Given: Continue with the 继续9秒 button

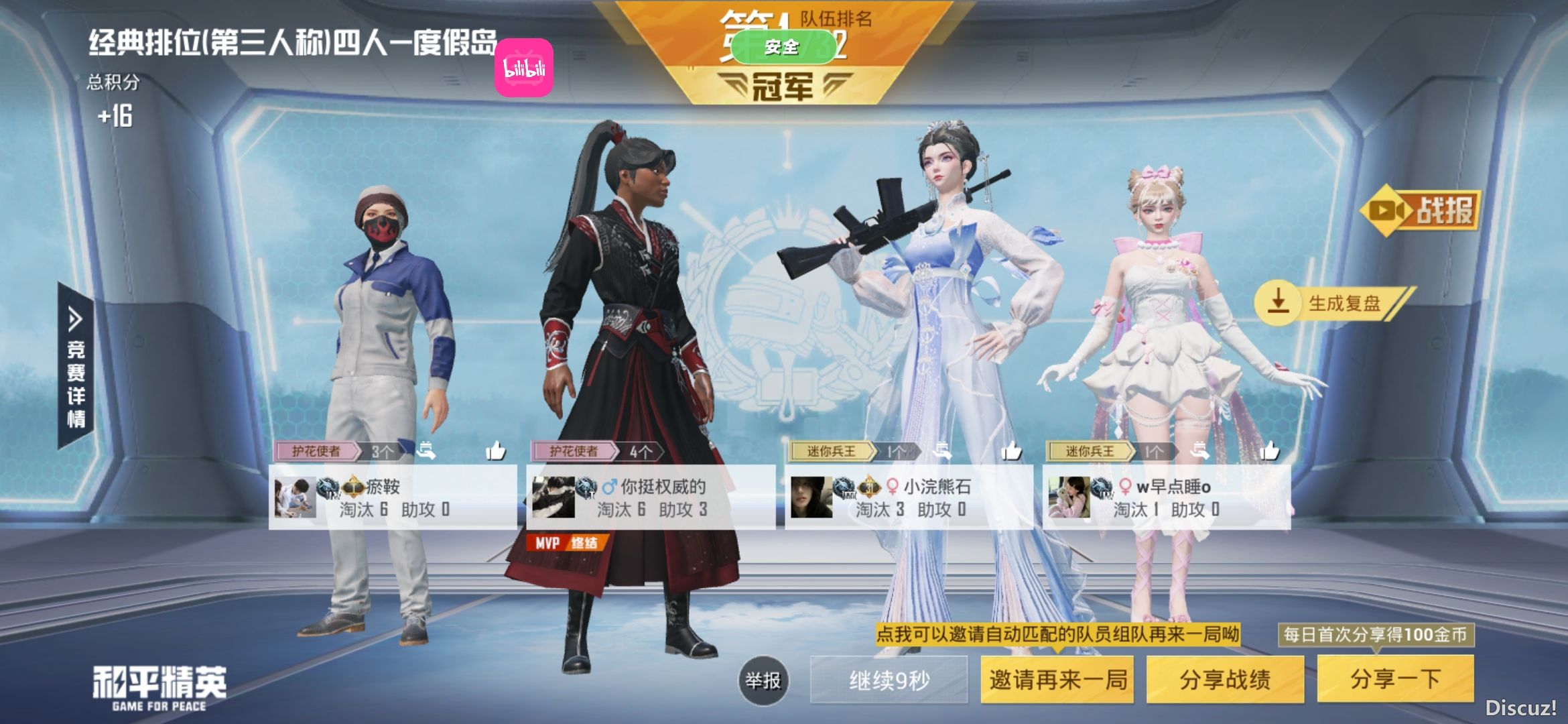Looking at the screenshot, I should pyautogui.click(x=889, y=680).
